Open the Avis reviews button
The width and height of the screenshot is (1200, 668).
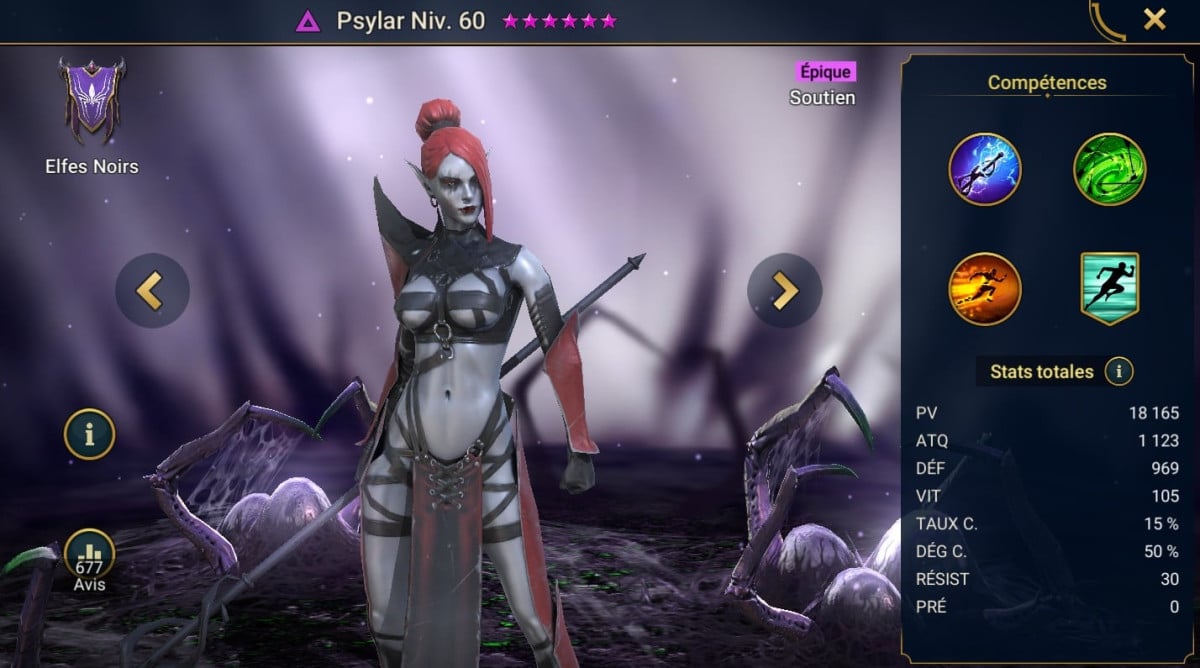(90, 558)
